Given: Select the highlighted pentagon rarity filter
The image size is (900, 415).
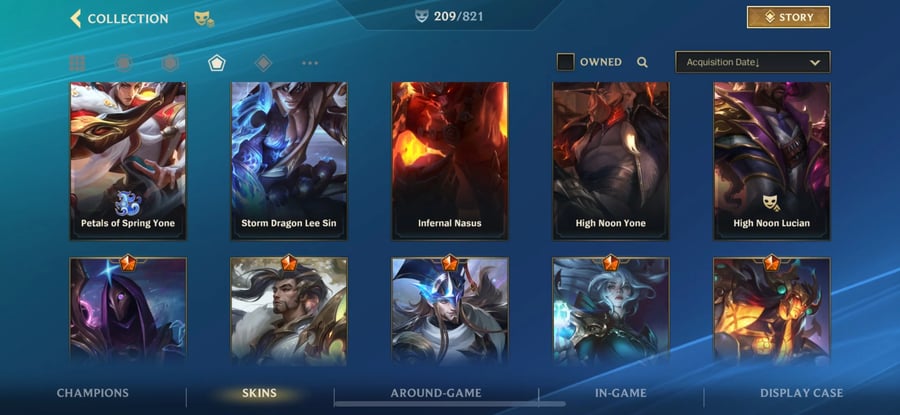Looking at the screenshot, I should (x=217, y=63).
